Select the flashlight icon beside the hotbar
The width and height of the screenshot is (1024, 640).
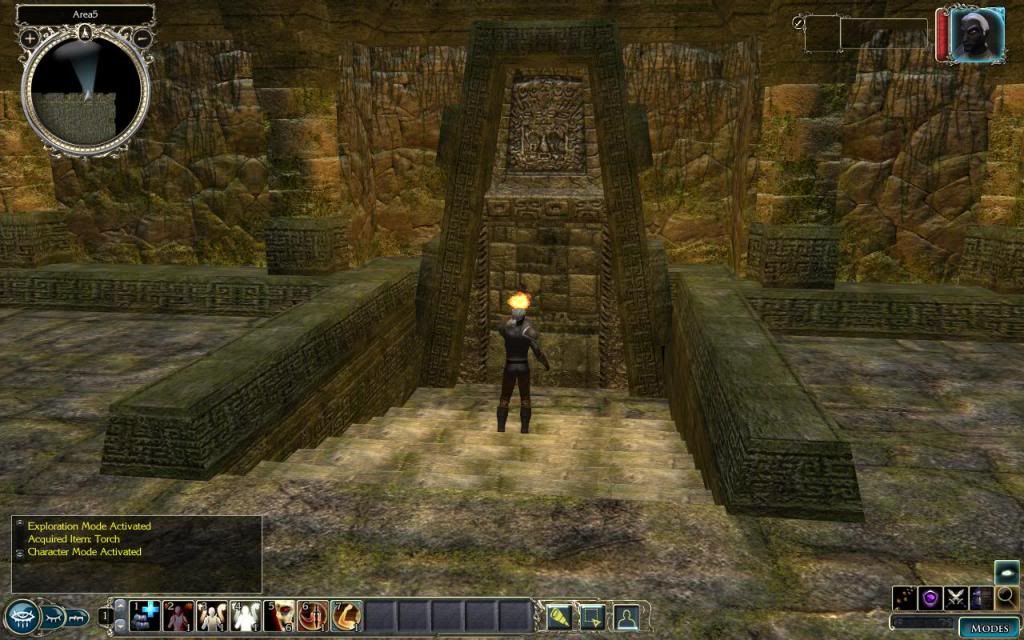pyautogui.click(x=559, y=616)
